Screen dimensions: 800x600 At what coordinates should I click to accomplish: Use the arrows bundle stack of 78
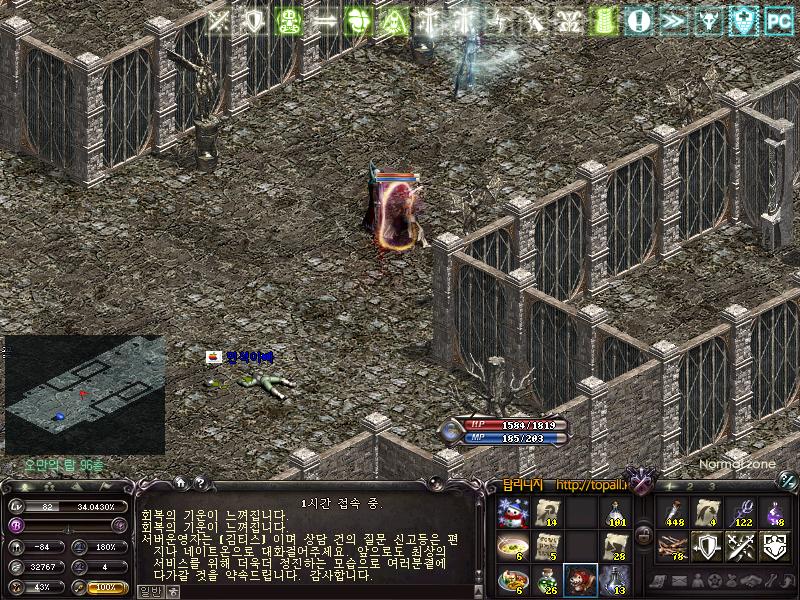point(672,546)
